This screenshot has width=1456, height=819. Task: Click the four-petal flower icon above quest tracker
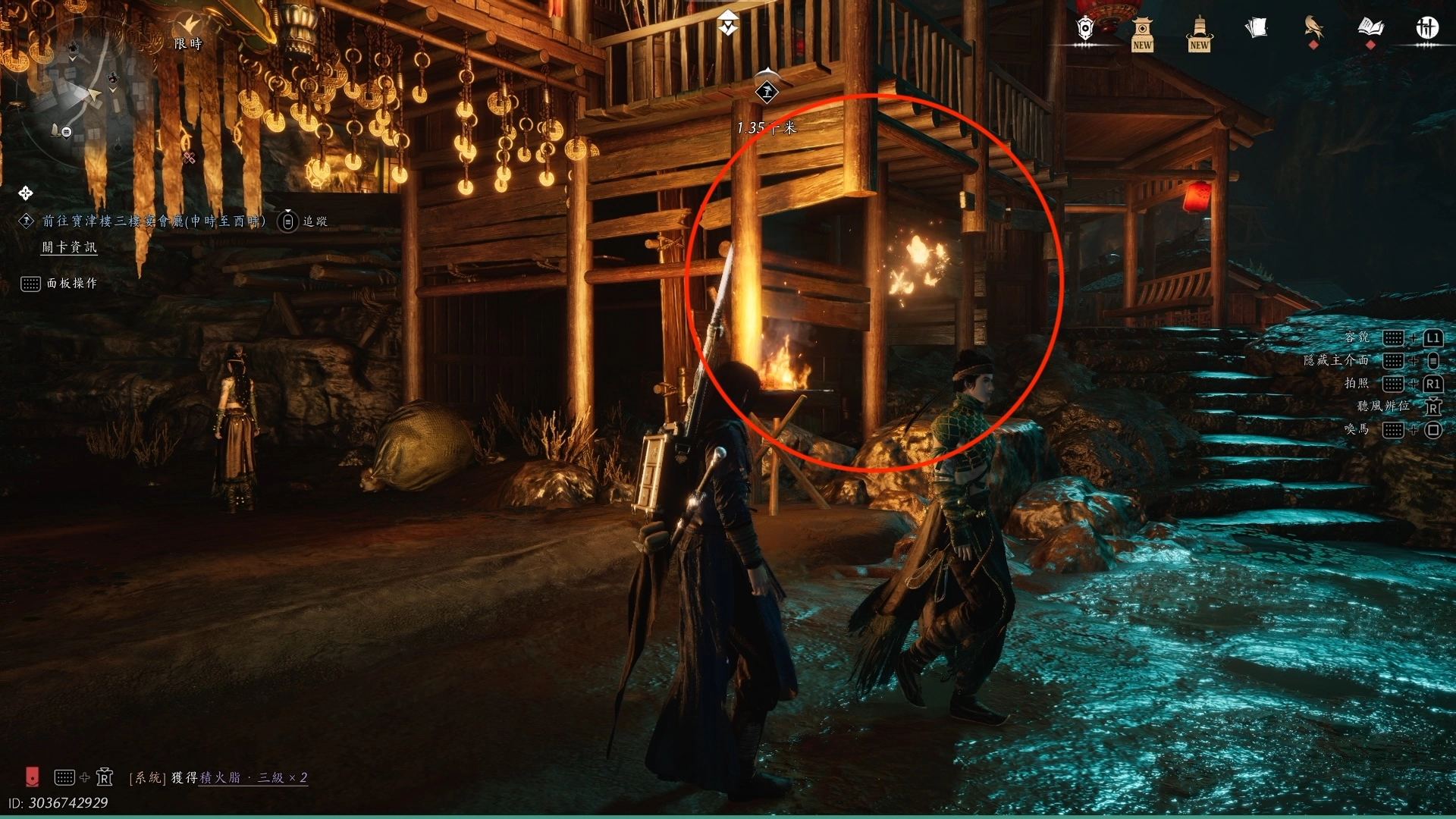(x=26, y=193)
